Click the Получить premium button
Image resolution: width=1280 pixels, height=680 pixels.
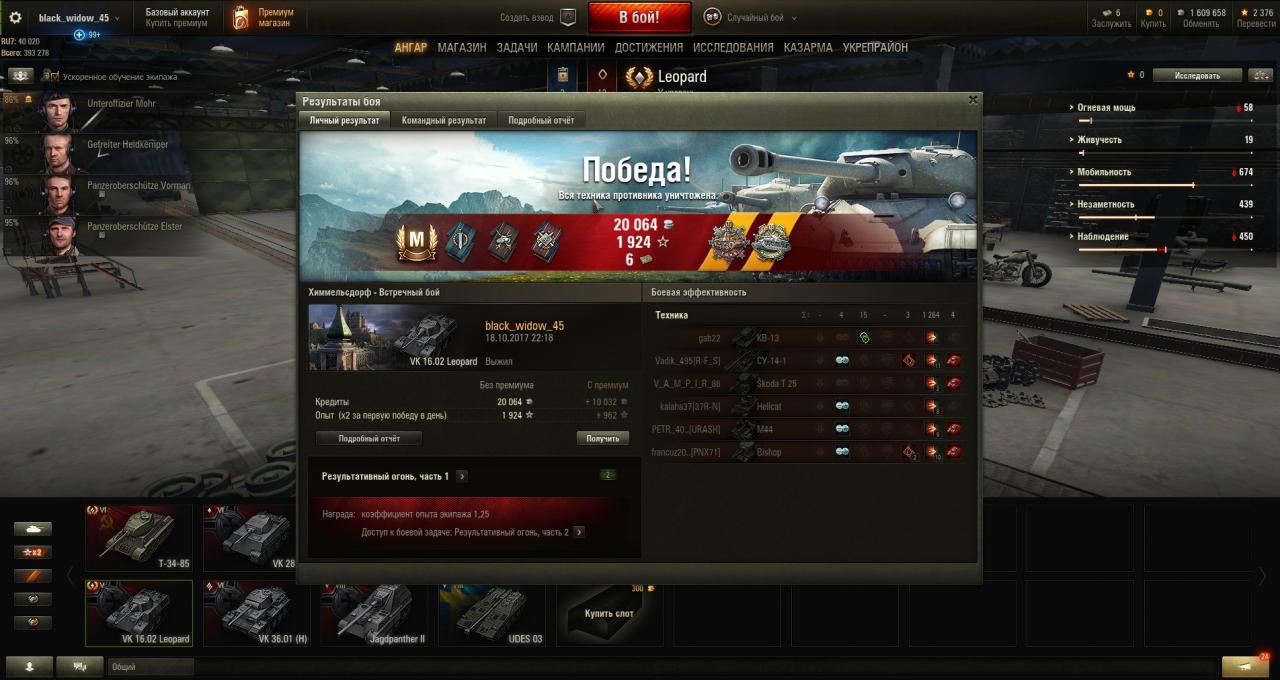tap(602, 438)
